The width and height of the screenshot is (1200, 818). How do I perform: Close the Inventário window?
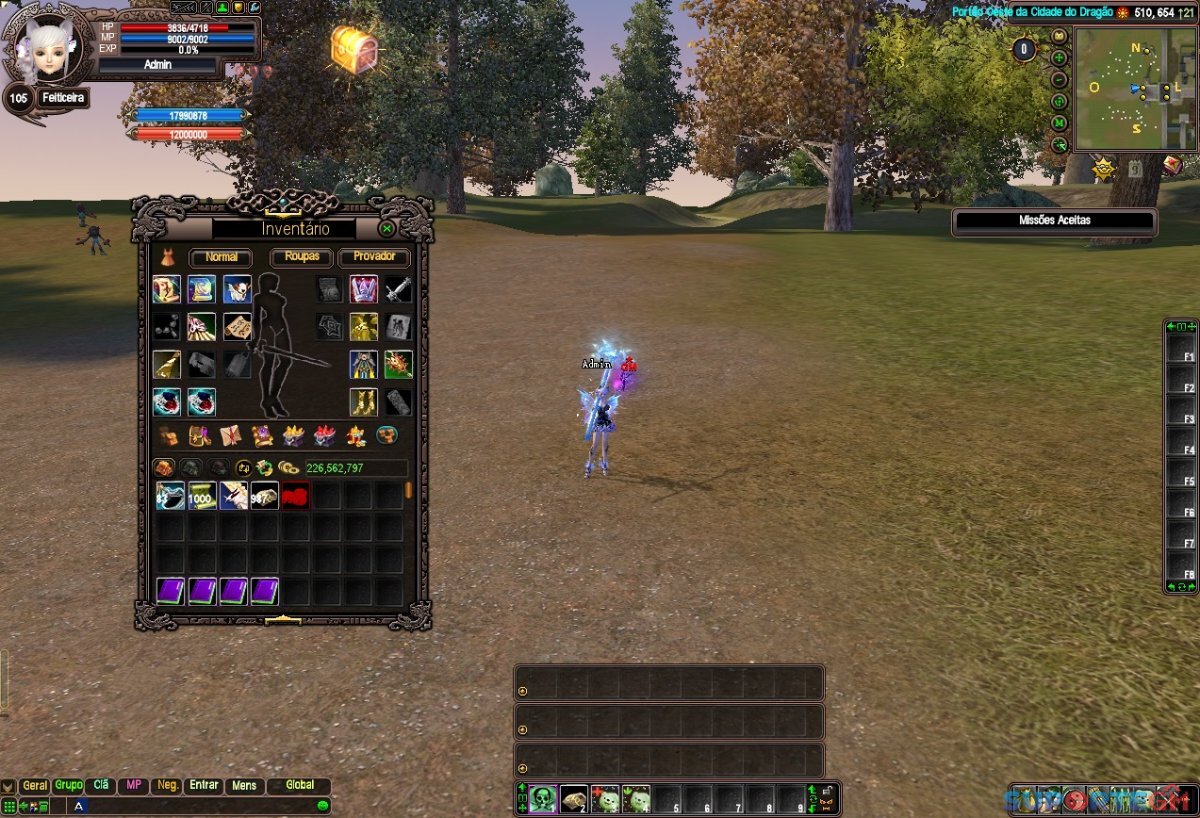tap(387, 229)
